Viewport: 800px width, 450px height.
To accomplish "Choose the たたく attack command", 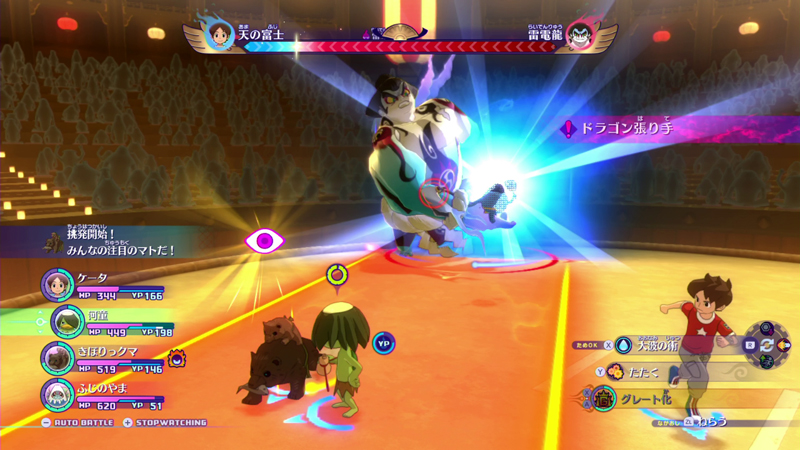I will 640,372.
